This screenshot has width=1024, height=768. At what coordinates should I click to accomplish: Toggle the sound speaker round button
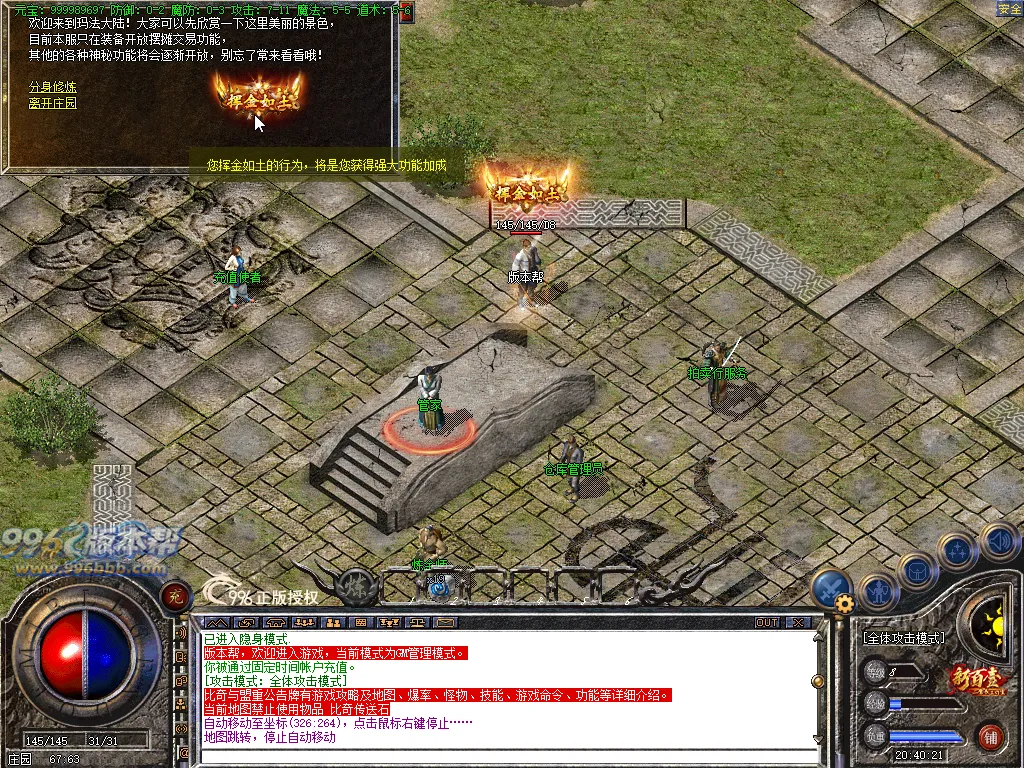(x=998, y=543)
